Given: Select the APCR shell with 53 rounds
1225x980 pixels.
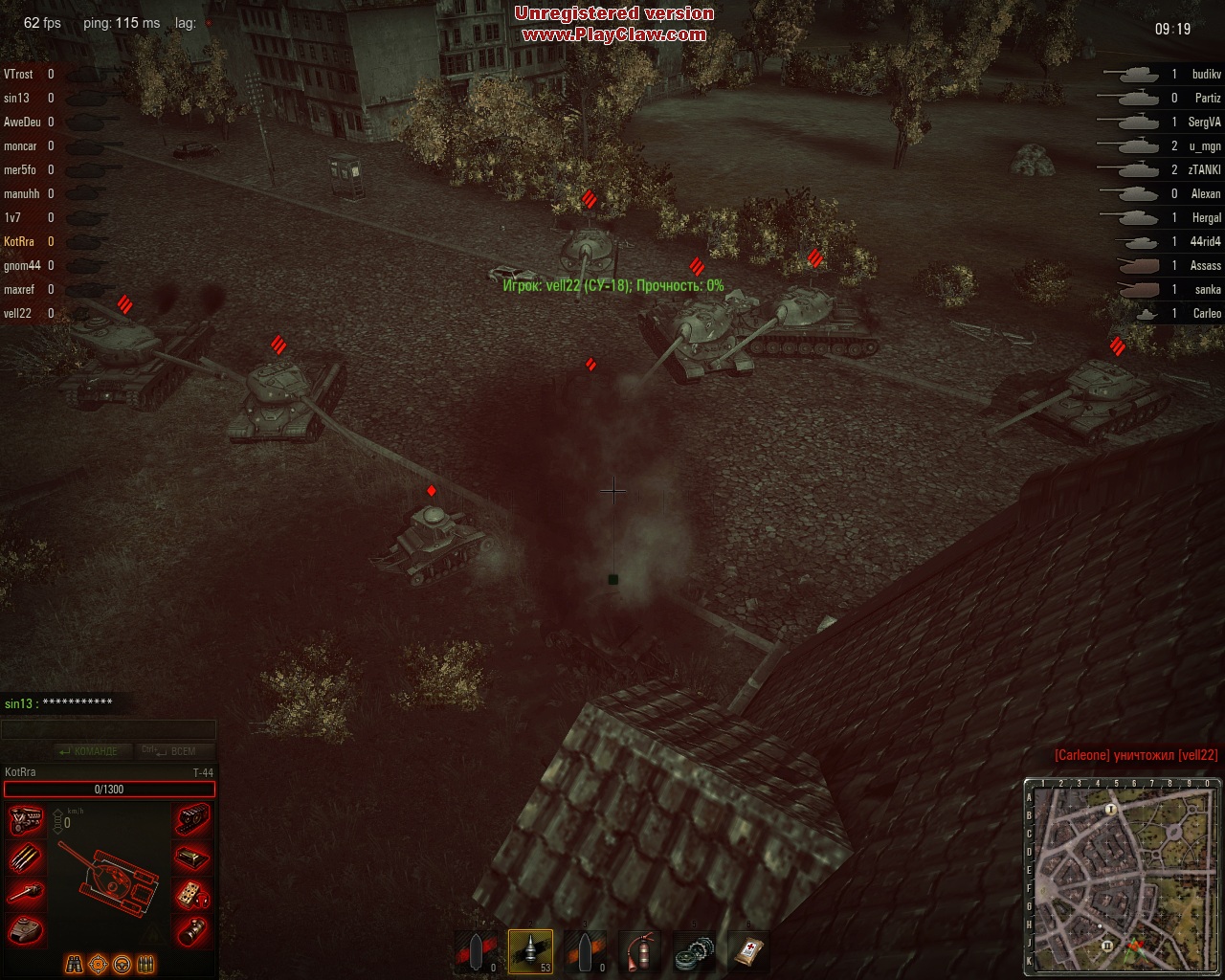Looking at the screenshot, I should point(530,951).
